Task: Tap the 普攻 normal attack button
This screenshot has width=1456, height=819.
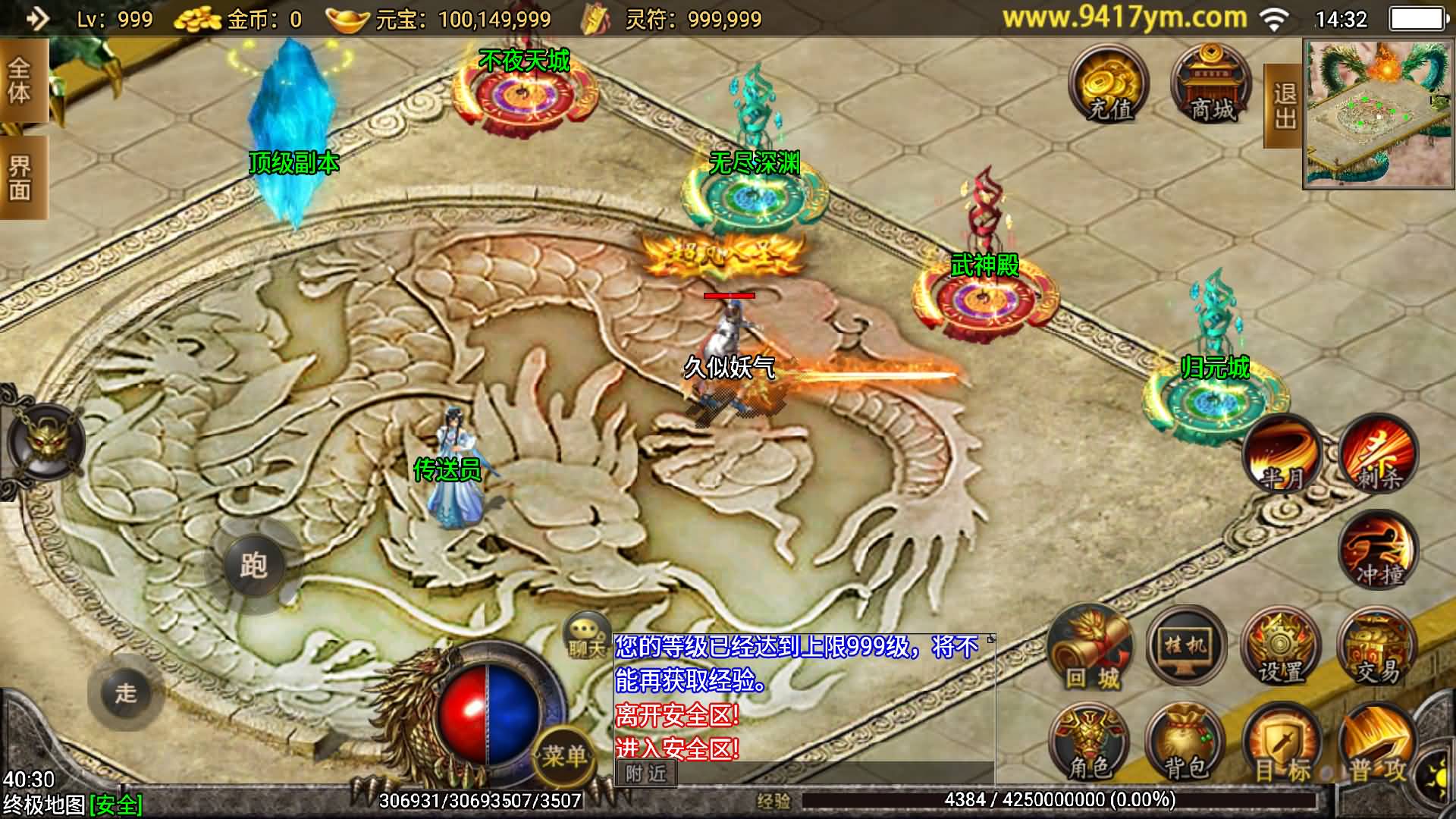Action: tap(1377, 748)
